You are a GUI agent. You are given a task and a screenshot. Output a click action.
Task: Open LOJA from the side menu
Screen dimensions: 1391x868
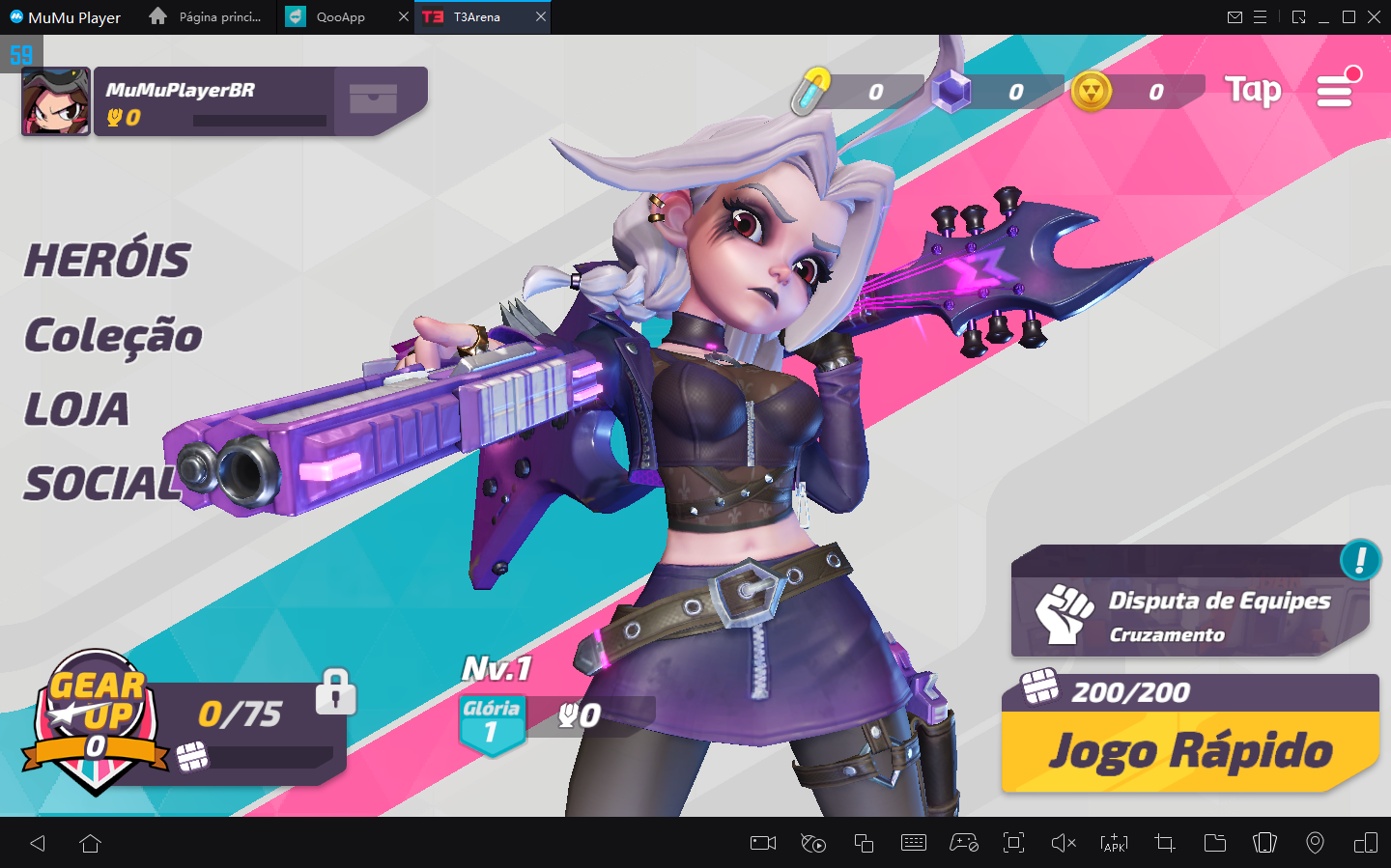(x=76, y=409)
